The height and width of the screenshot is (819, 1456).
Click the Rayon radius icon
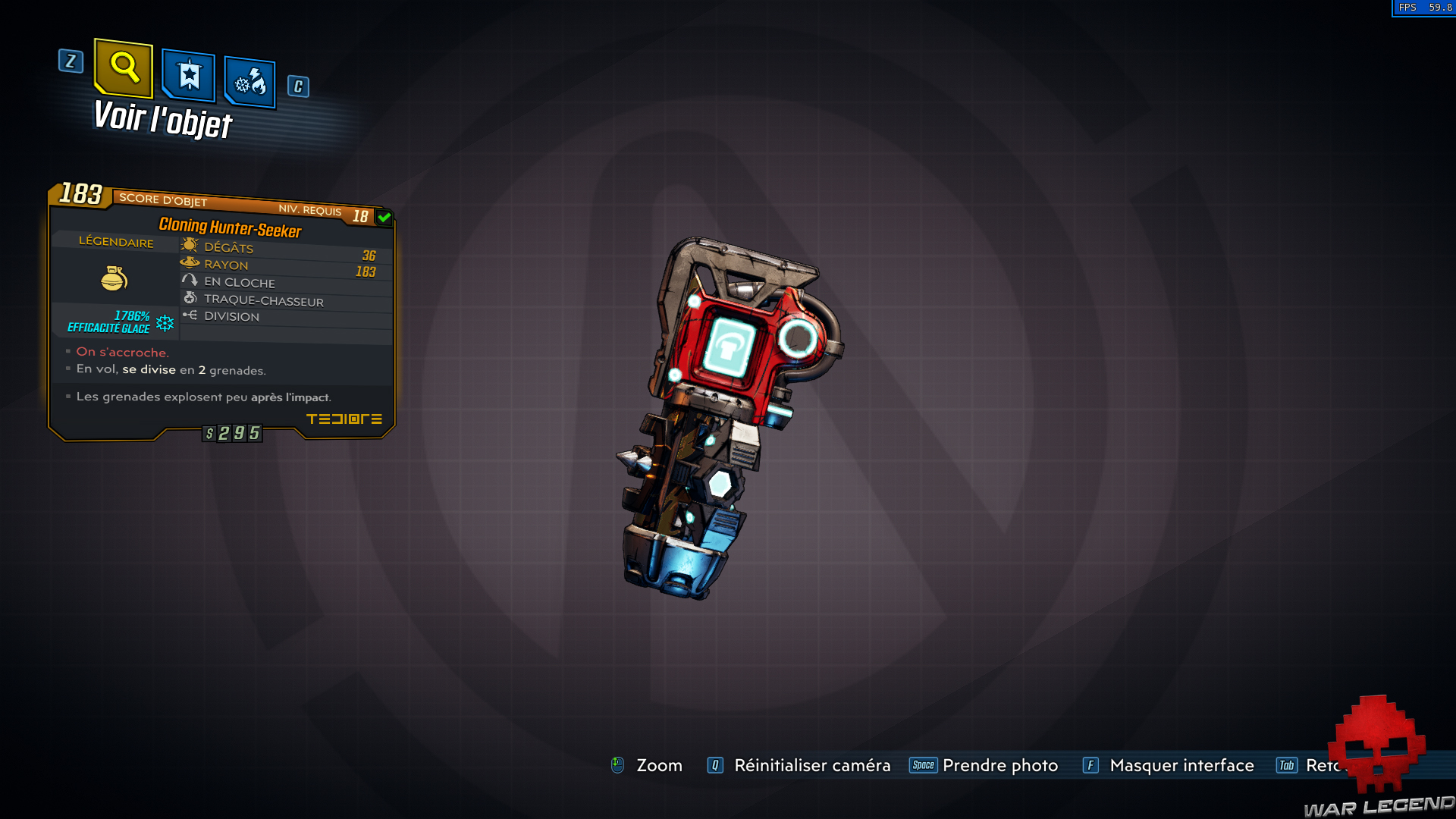click(x=190, y=263)
